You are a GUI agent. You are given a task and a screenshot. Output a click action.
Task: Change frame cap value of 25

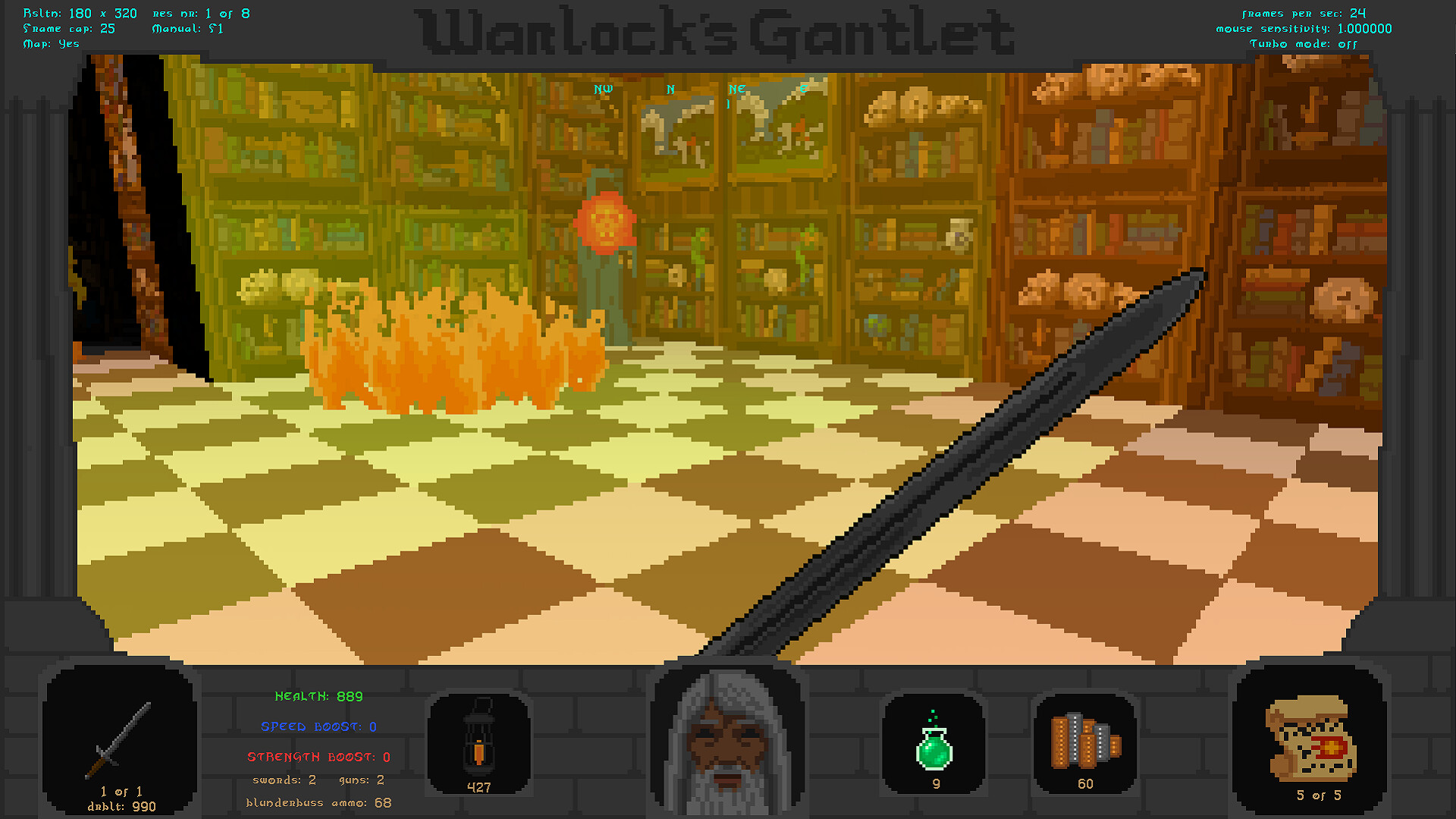tap(68, 28)
